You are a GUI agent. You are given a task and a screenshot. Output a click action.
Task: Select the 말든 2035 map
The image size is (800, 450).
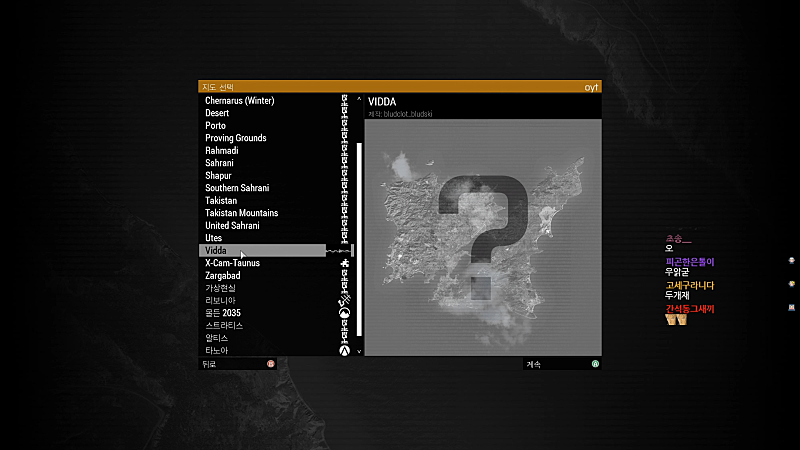click(x=223, y=313)
